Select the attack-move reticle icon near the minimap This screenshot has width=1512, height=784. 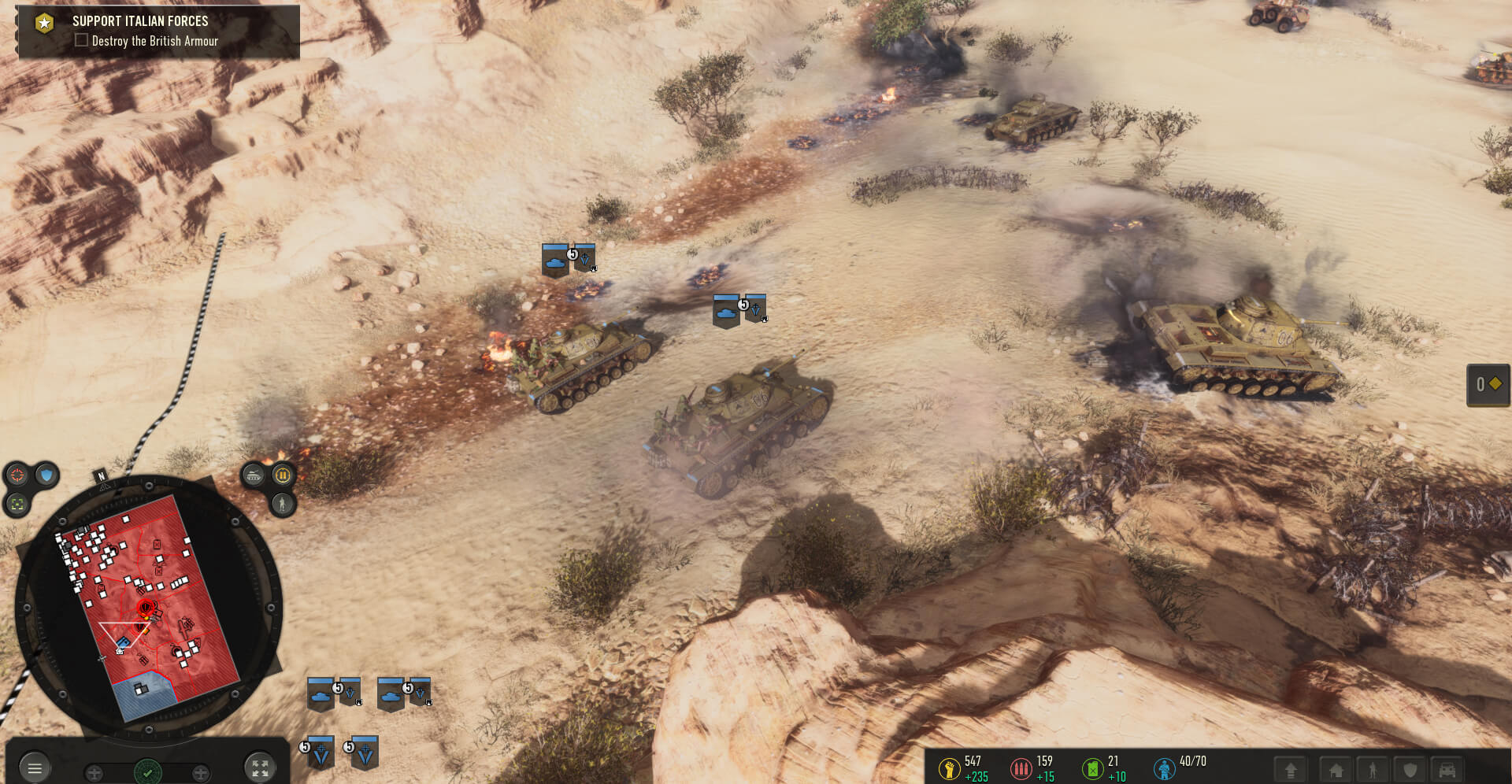tap(17, 476)
